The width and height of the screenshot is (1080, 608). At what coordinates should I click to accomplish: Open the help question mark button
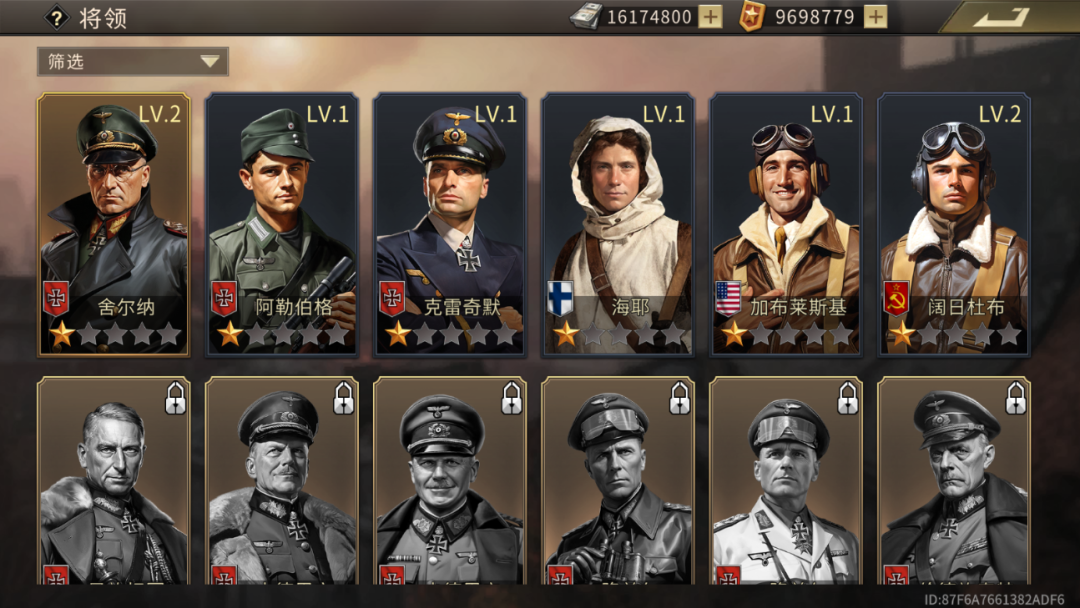(57, 17)
